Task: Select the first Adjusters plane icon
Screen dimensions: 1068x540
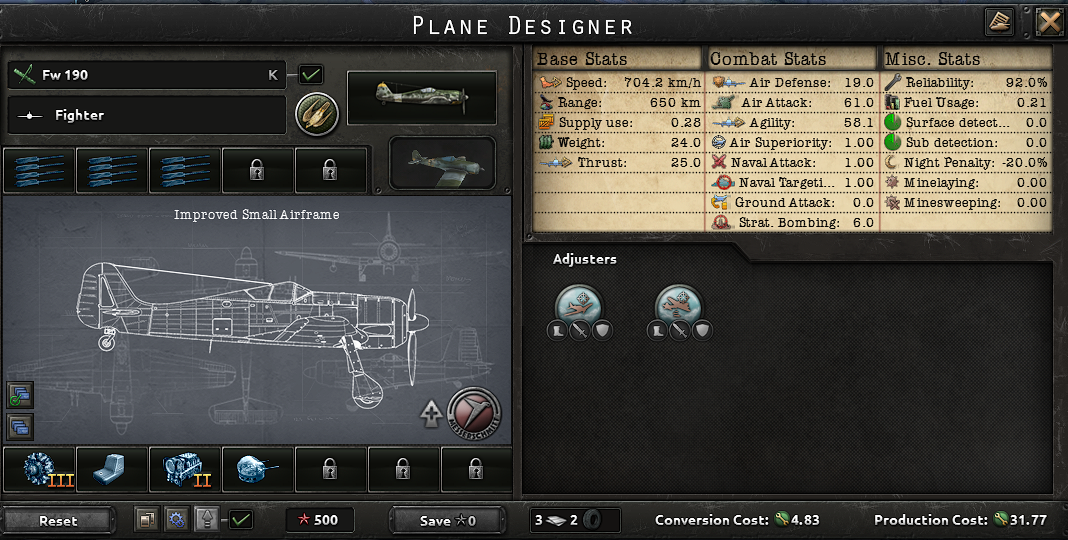Action: 579,304
